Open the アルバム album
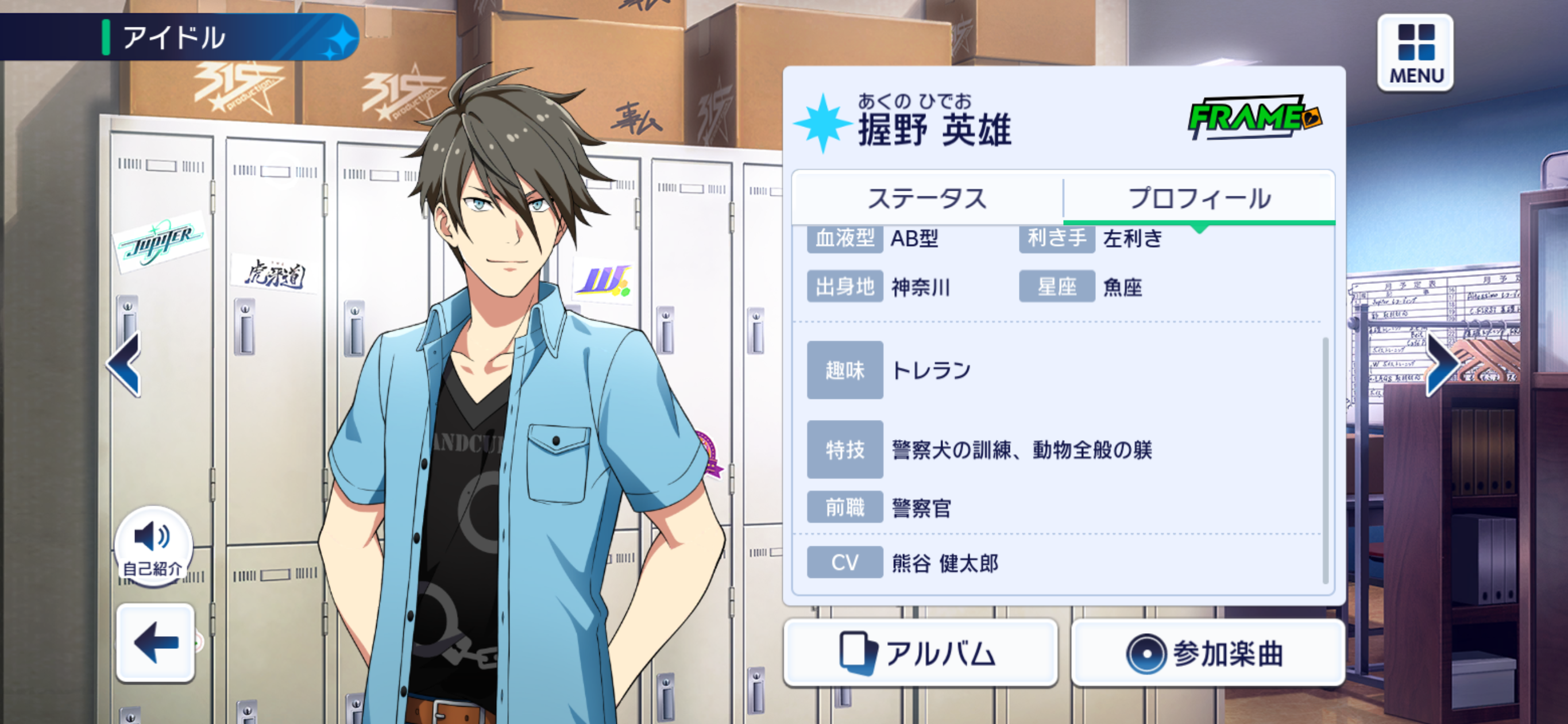The image size is (1568, 724). click(920, 653)
